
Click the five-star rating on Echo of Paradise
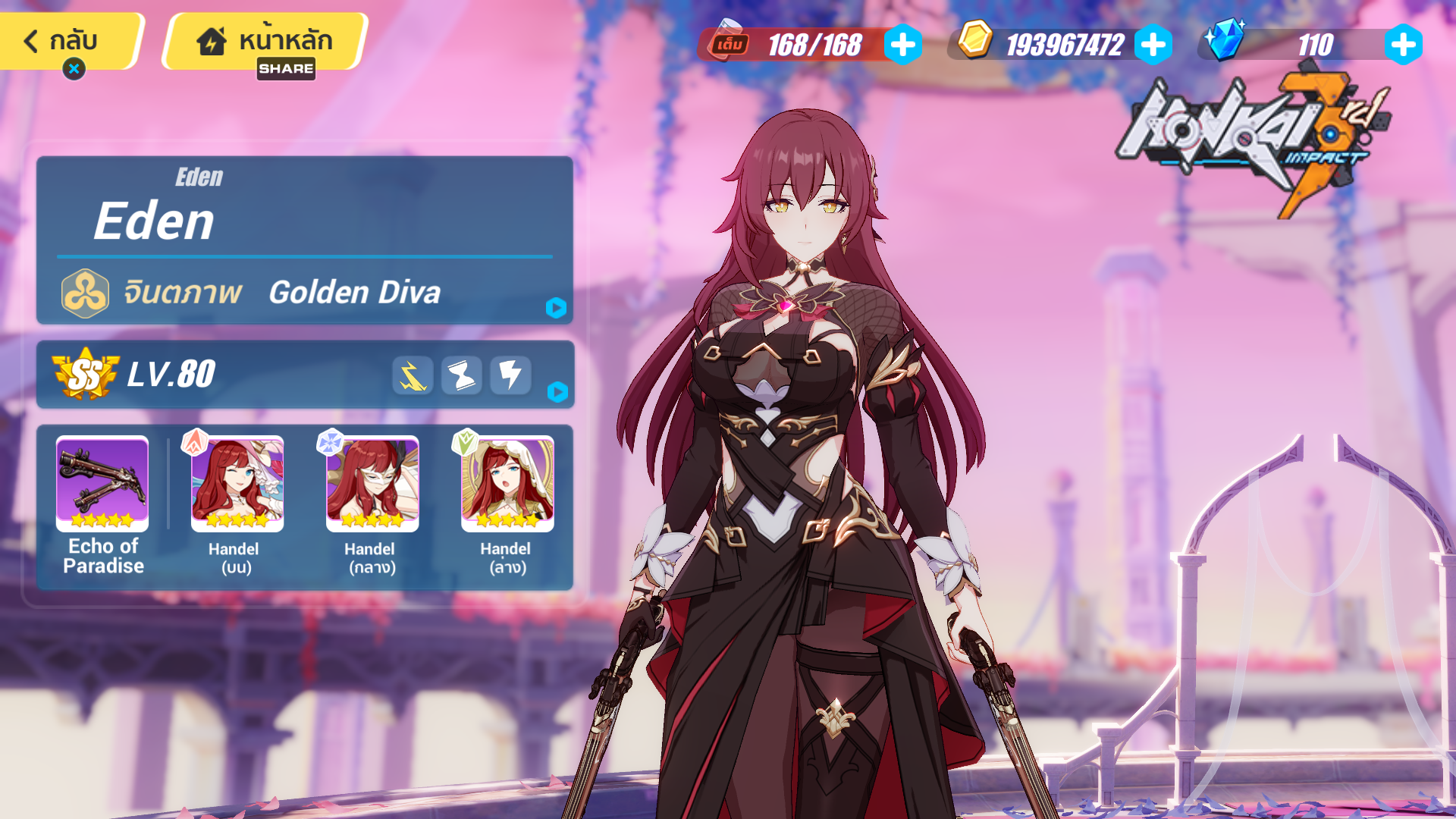[x=101, y=519]
